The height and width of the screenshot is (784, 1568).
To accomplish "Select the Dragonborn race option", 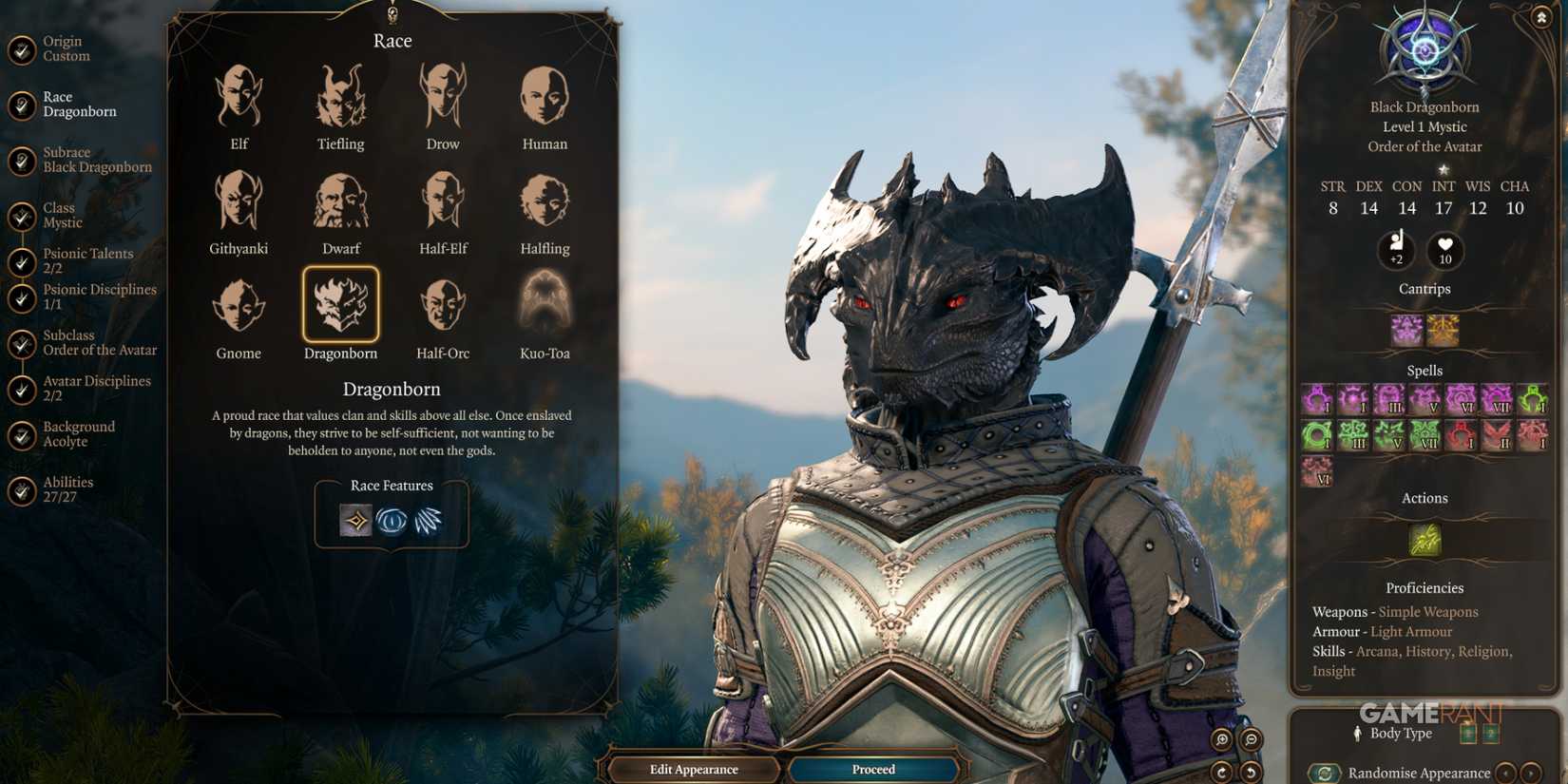I will coord(340,306).
